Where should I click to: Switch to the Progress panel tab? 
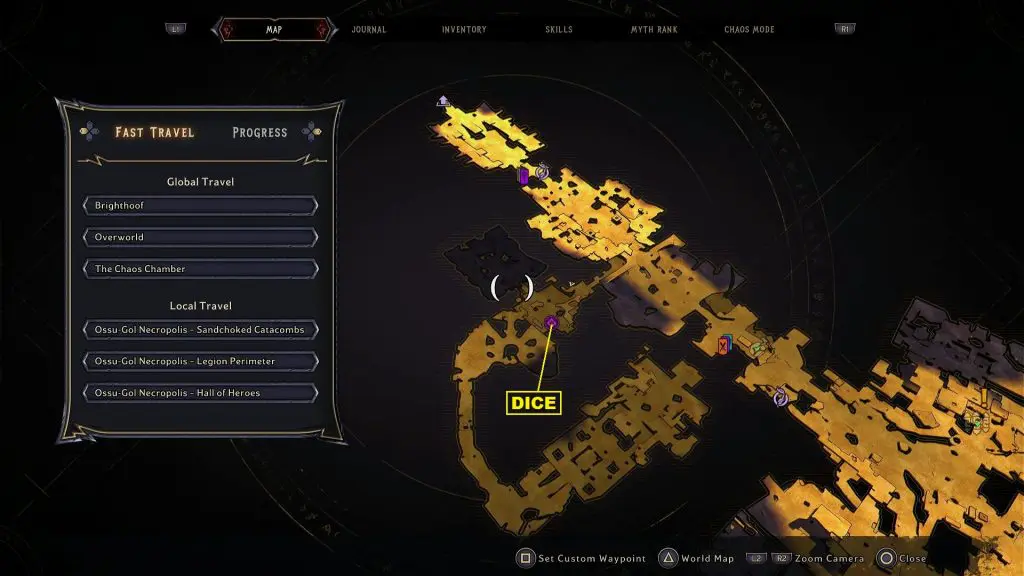coord(259,132)
